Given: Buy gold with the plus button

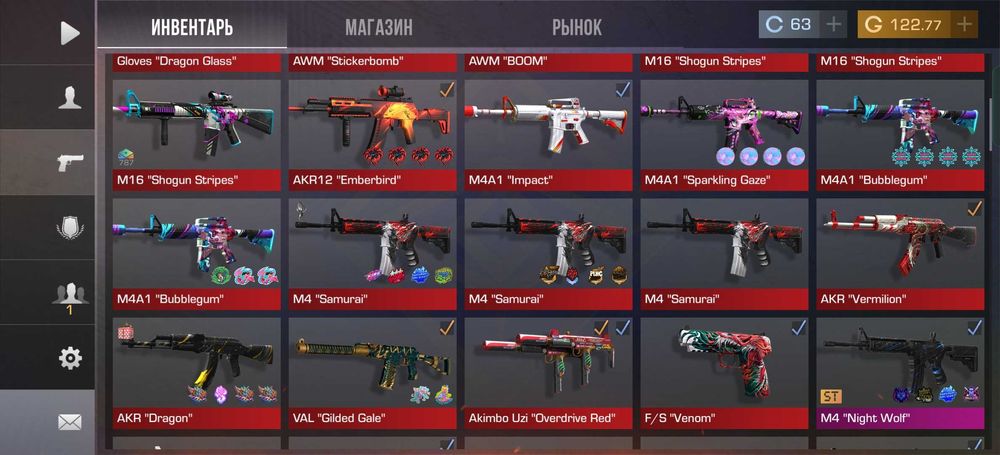Looking at the screenshot, I should 964,25.
